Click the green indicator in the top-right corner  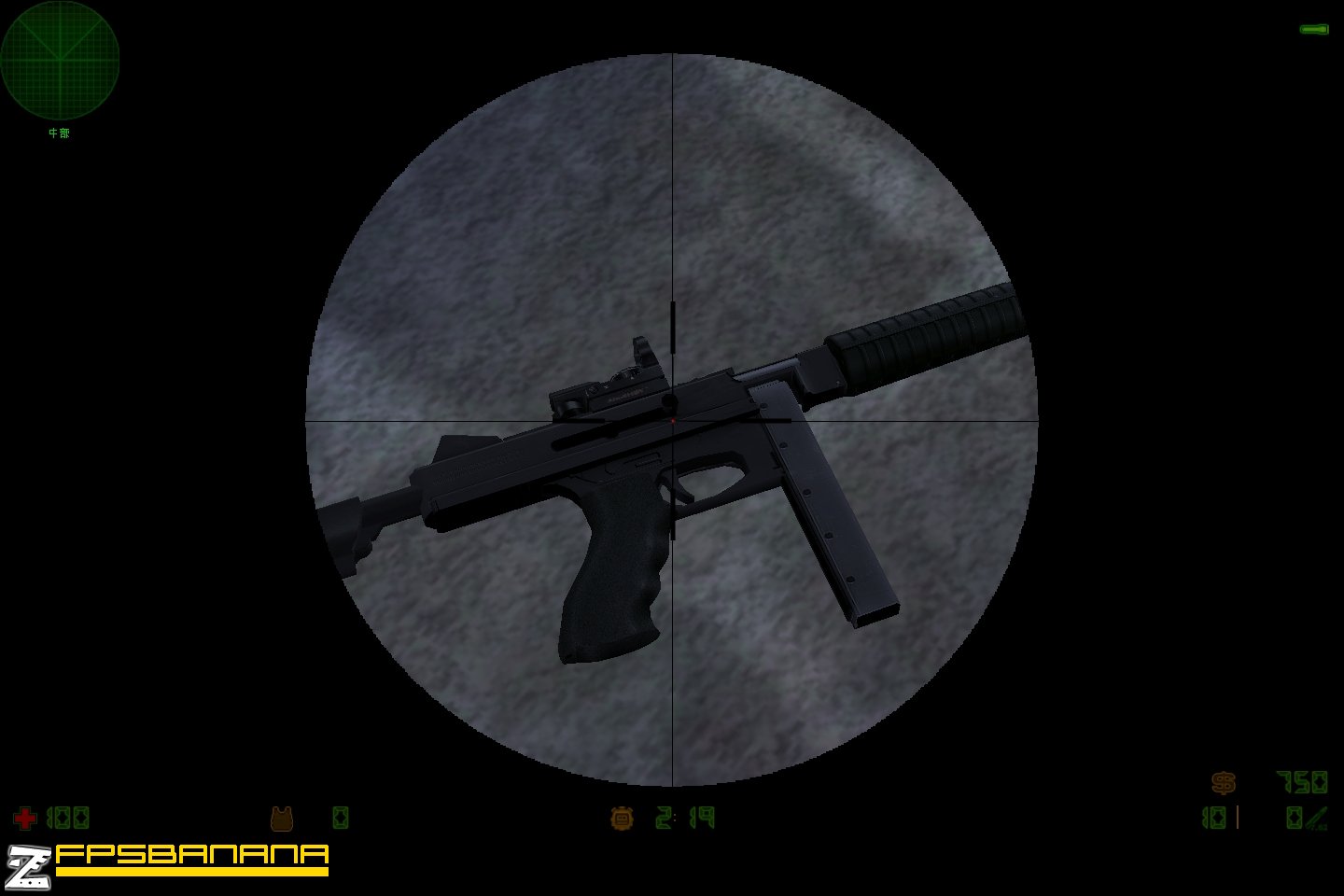point(1314,28)
